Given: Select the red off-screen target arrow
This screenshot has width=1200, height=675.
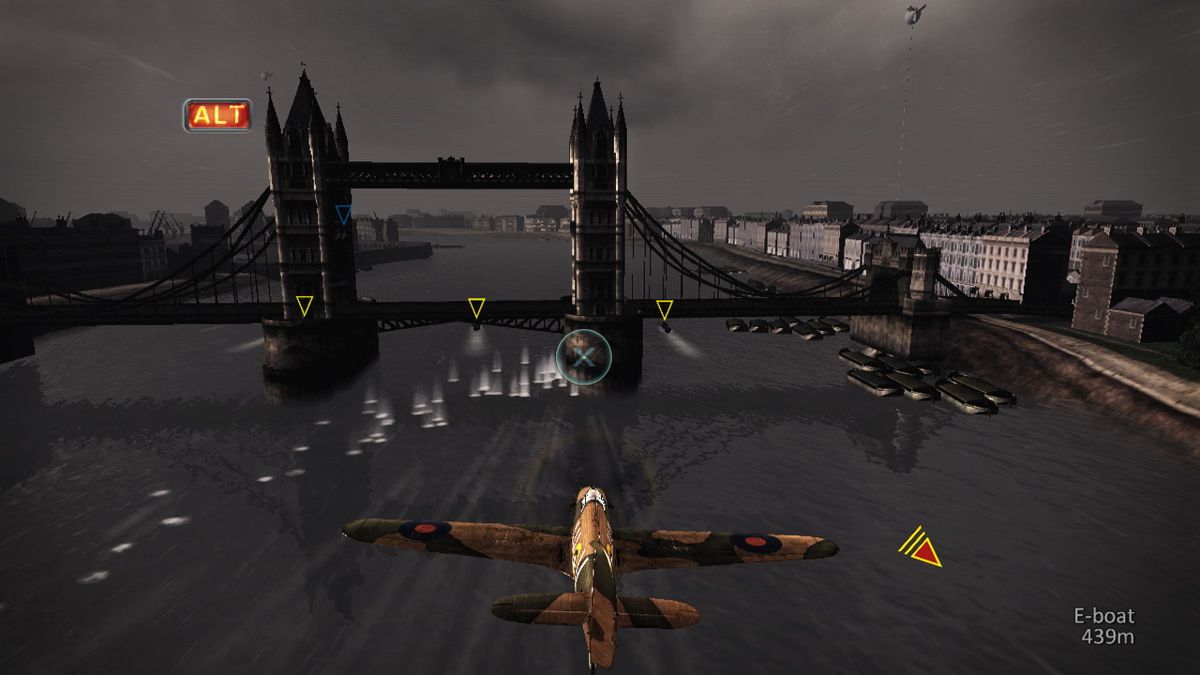Looking at the screenshot, I should click(925, 550).
